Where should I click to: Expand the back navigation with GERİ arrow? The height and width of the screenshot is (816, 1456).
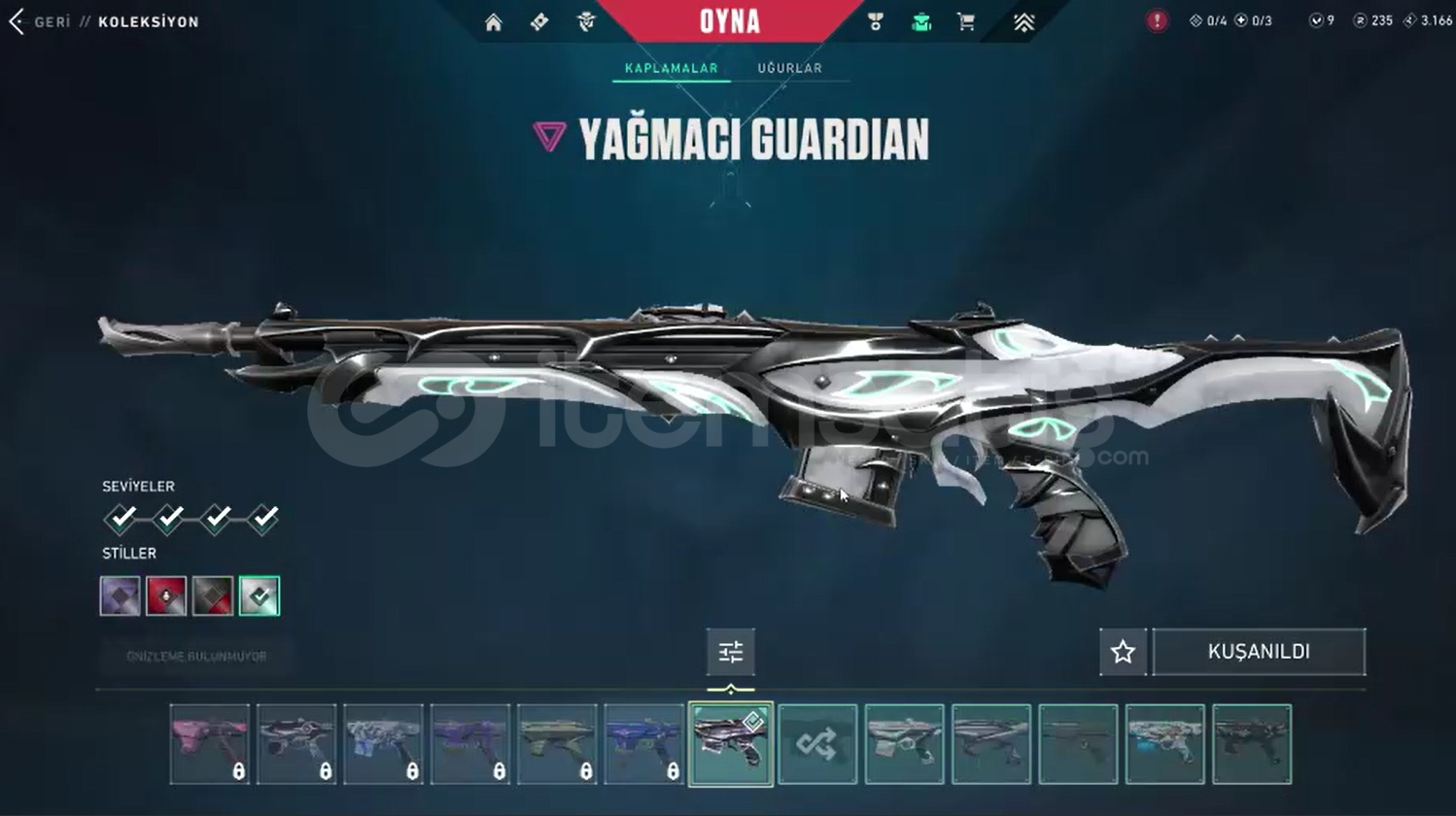(x=16, y=20)
